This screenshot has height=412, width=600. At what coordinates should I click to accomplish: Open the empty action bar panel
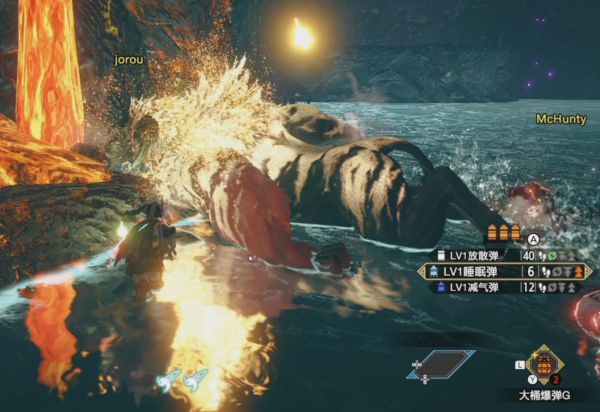coord(441,364)
